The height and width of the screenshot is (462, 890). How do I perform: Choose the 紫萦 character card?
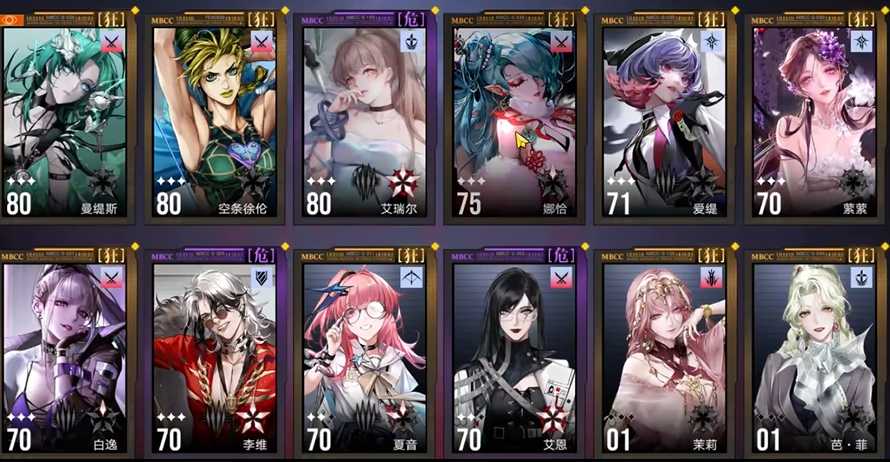[x=815, y=120]
